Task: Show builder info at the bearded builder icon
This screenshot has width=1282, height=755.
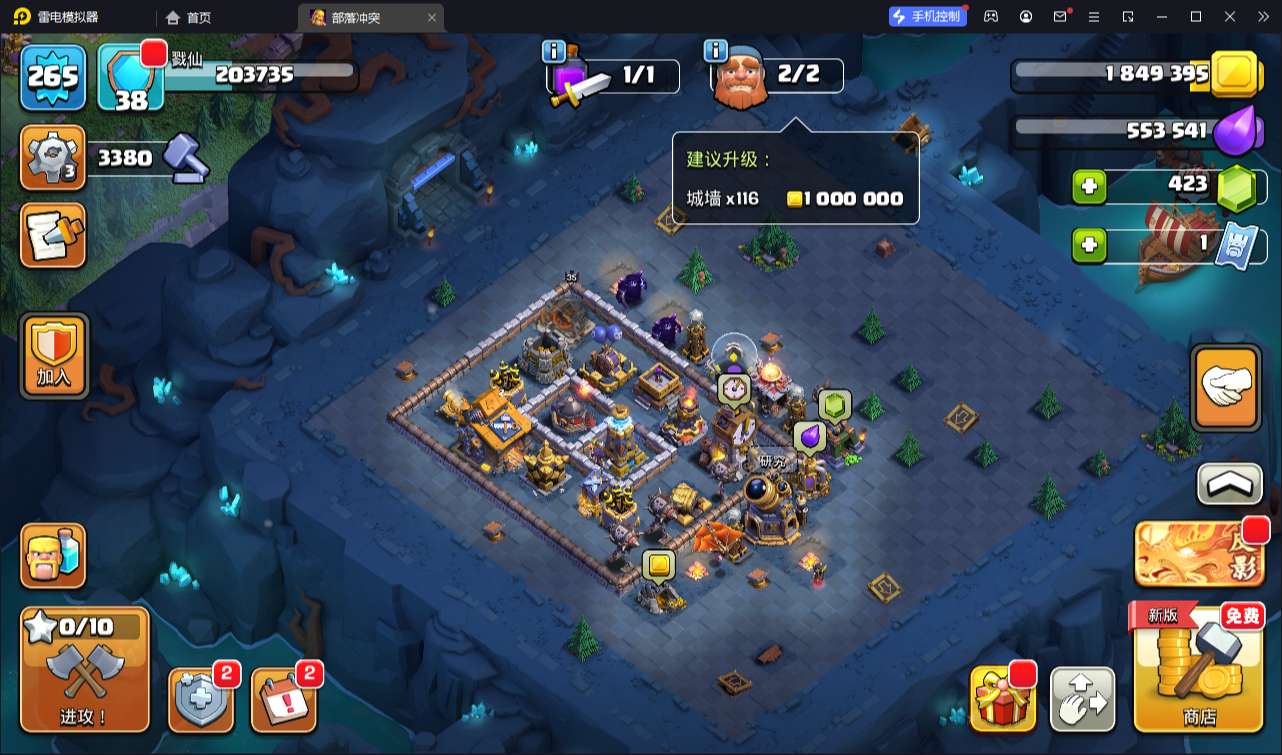Action: (739, 76)
